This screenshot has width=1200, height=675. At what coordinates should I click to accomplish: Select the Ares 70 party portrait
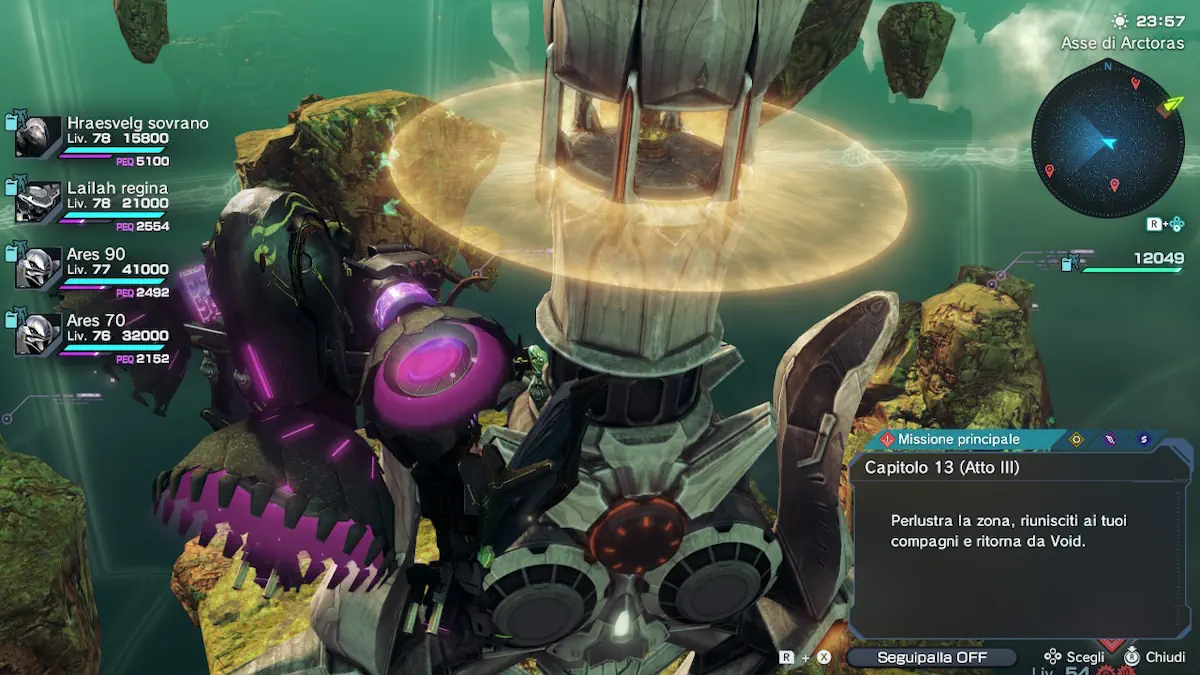pyautogui.click(x=38, y=335)
